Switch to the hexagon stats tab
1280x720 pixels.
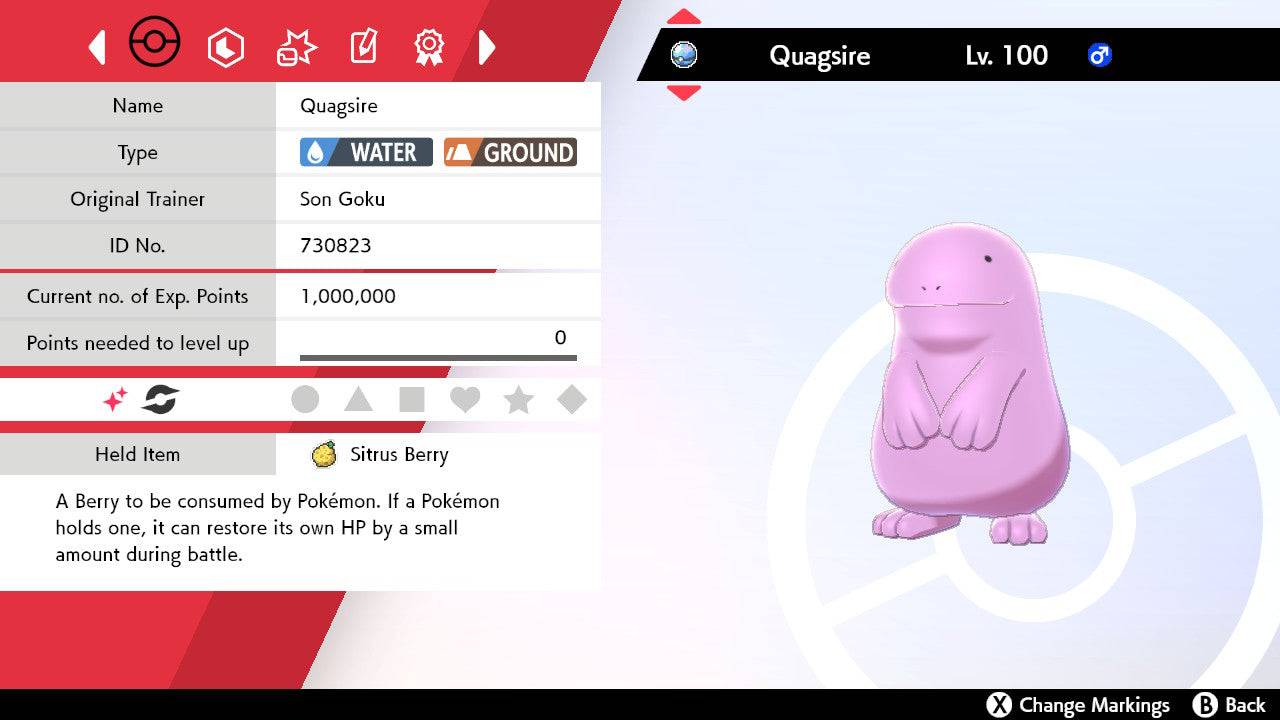click(x=225, y=47)
